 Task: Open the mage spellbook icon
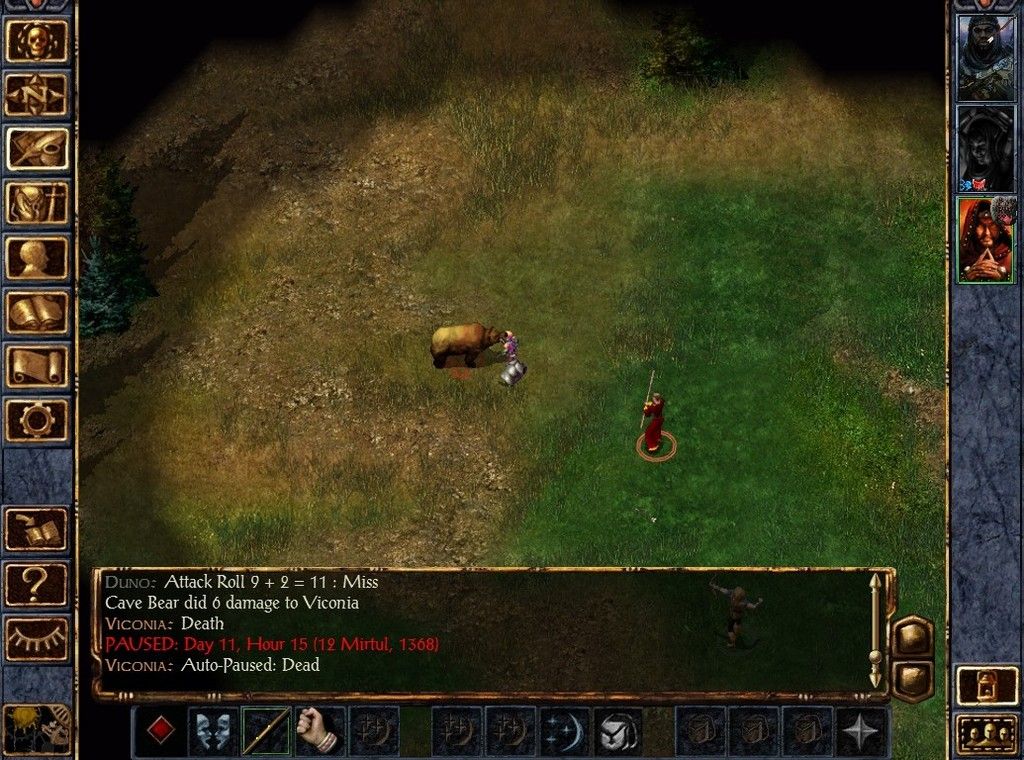[x=39, y=311]
